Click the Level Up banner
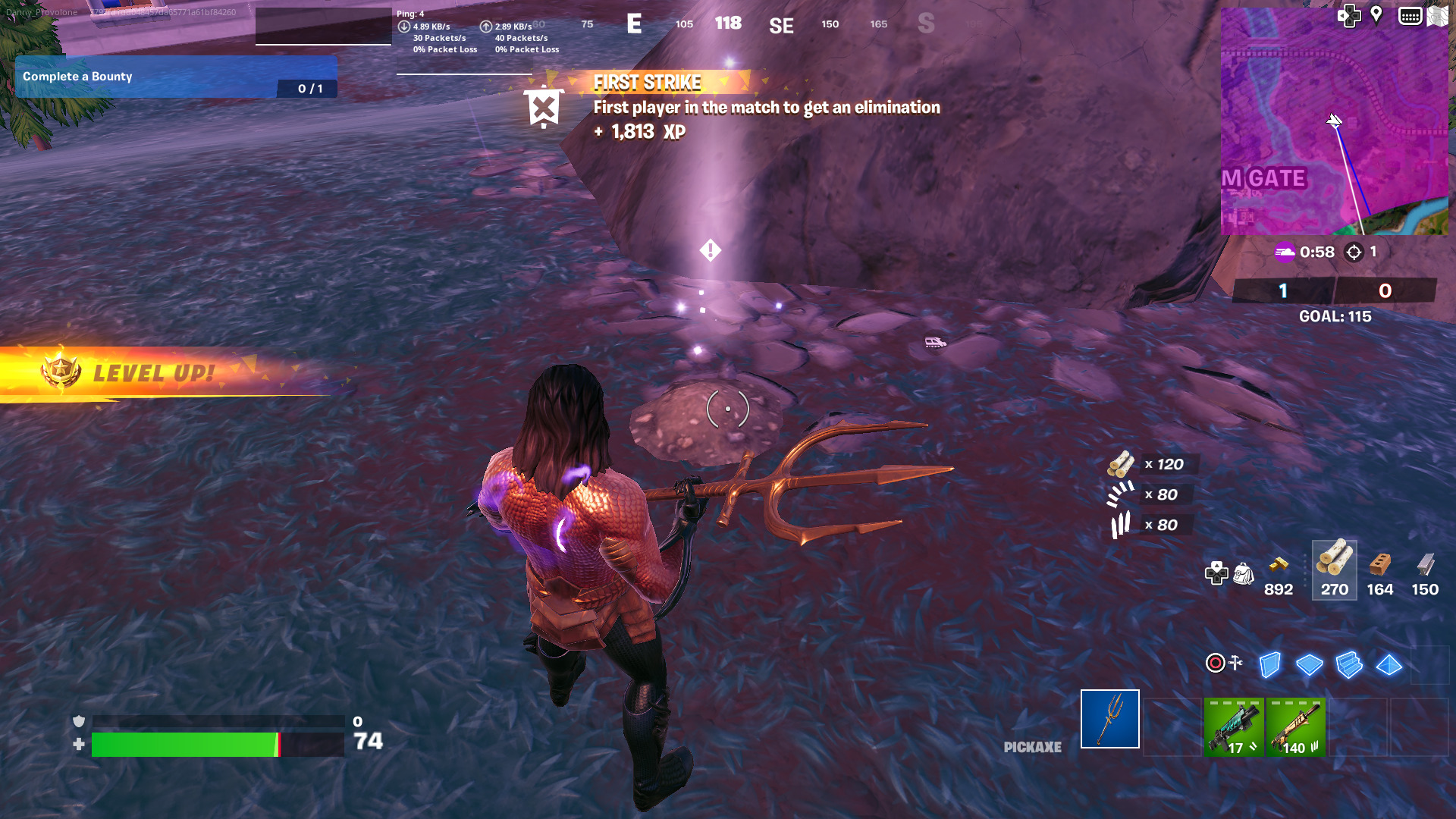1456x819 pixels. (152, 373)
